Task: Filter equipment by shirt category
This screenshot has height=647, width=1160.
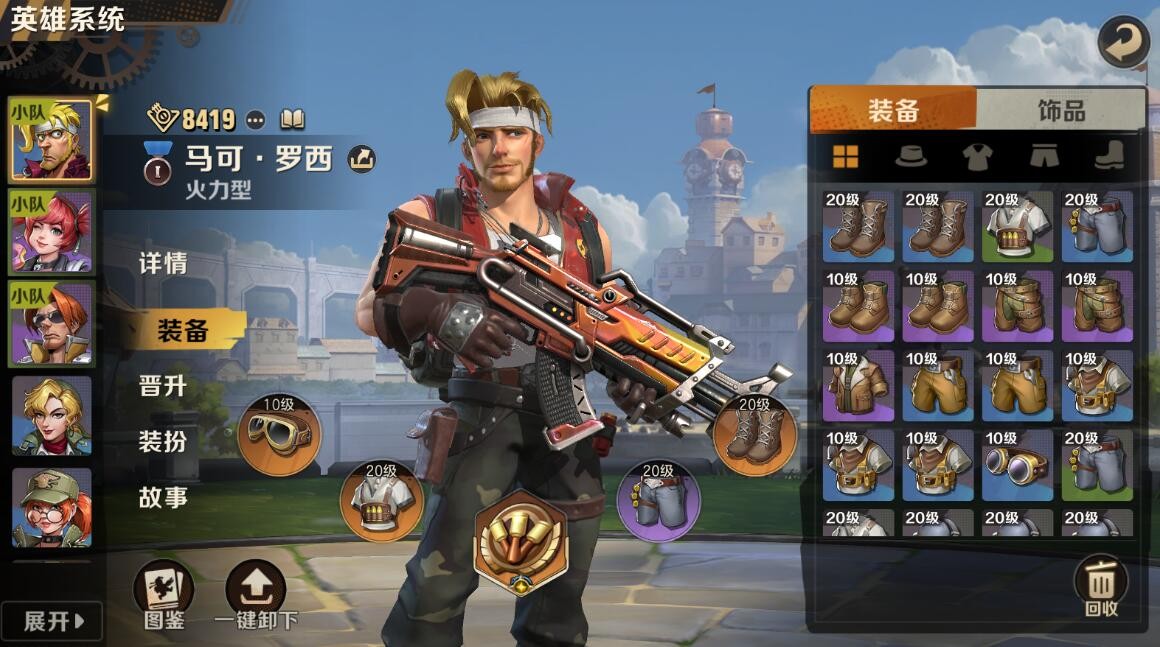Action: (977, 156)
